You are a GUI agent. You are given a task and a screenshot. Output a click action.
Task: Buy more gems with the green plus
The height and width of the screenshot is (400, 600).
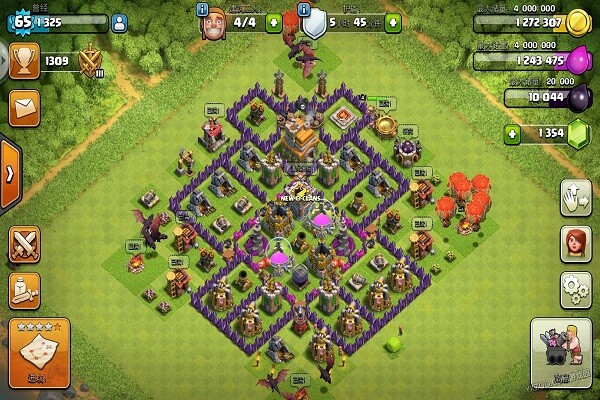513,133
